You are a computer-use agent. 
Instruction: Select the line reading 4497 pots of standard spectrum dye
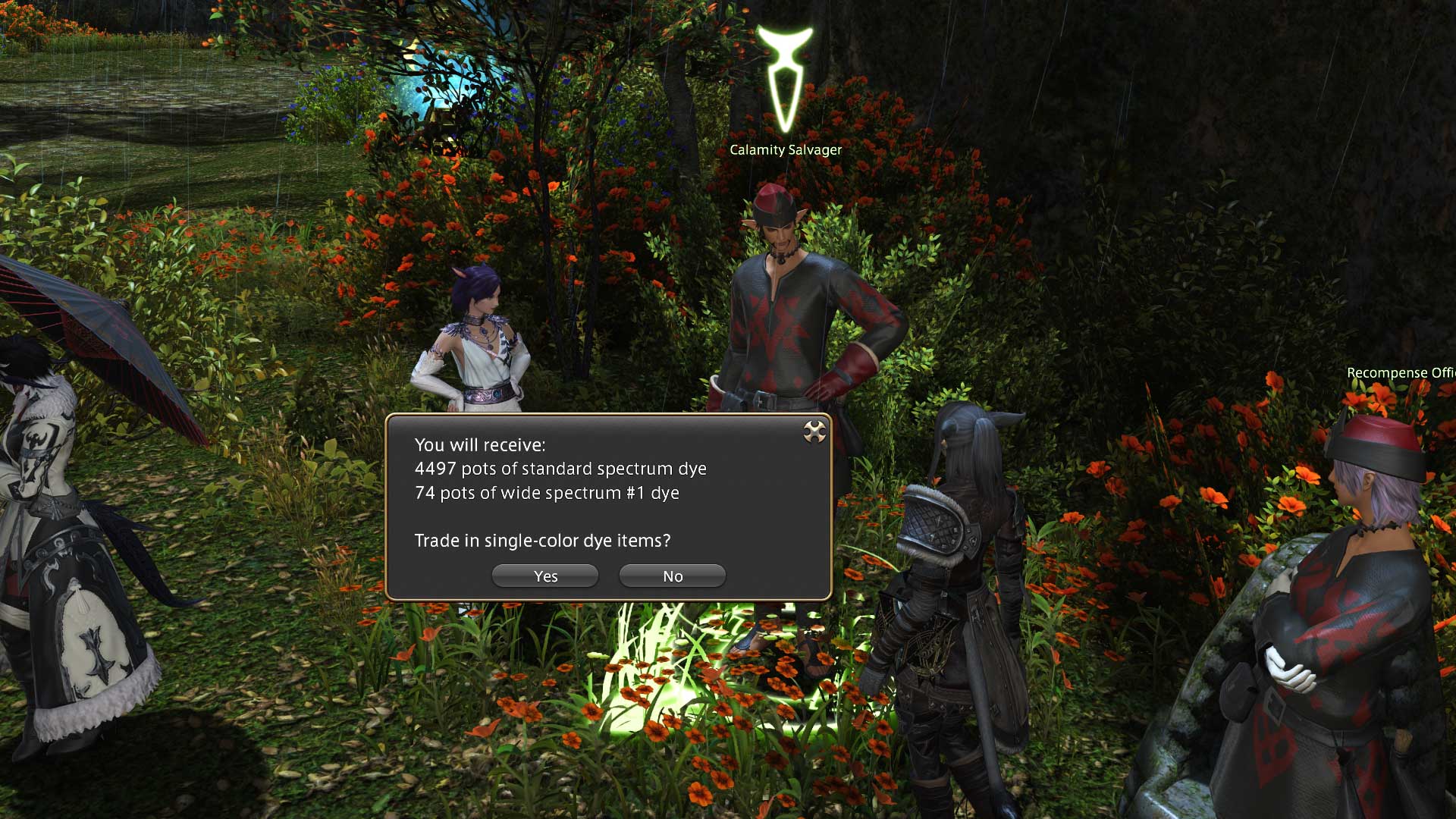click(x=559, y=469)
